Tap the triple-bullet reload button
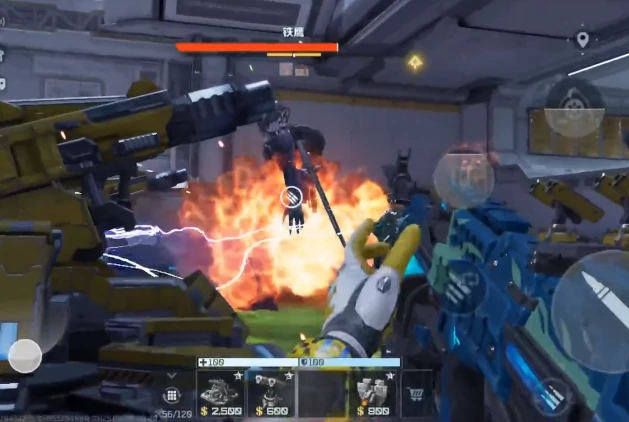Screen dimensions: 629x422 pos(460,285)
